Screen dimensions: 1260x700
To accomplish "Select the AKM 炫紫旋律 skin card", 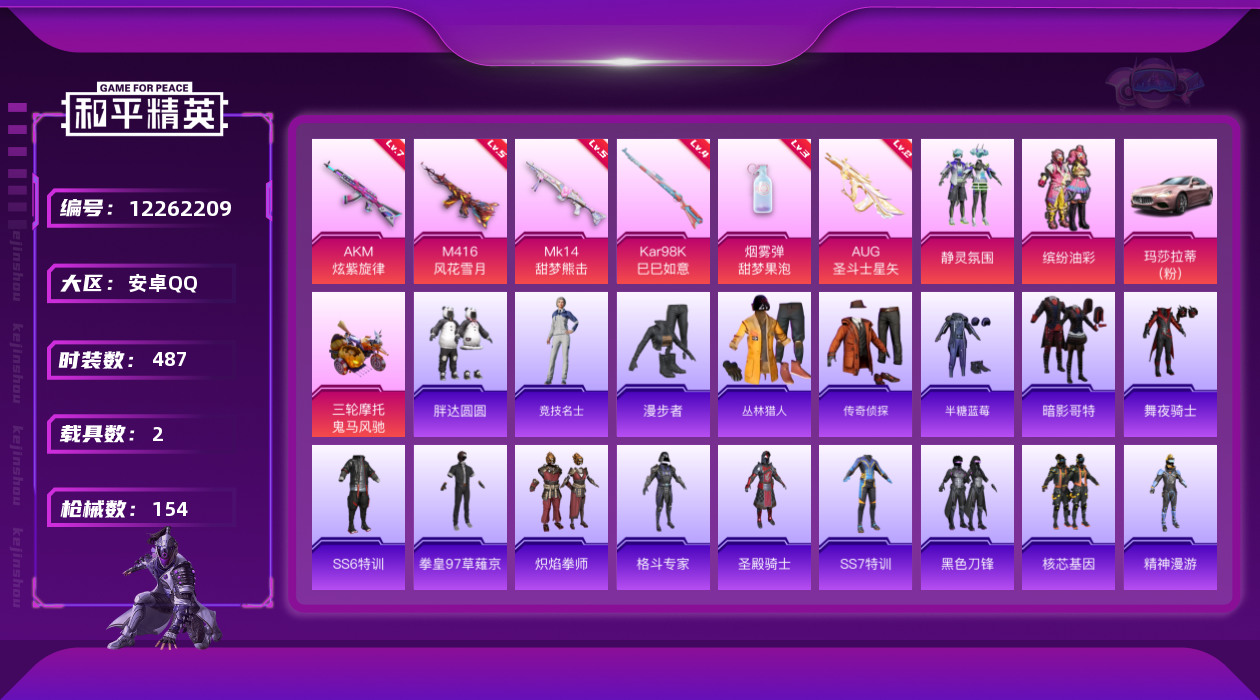I will (x=358, y=210).
